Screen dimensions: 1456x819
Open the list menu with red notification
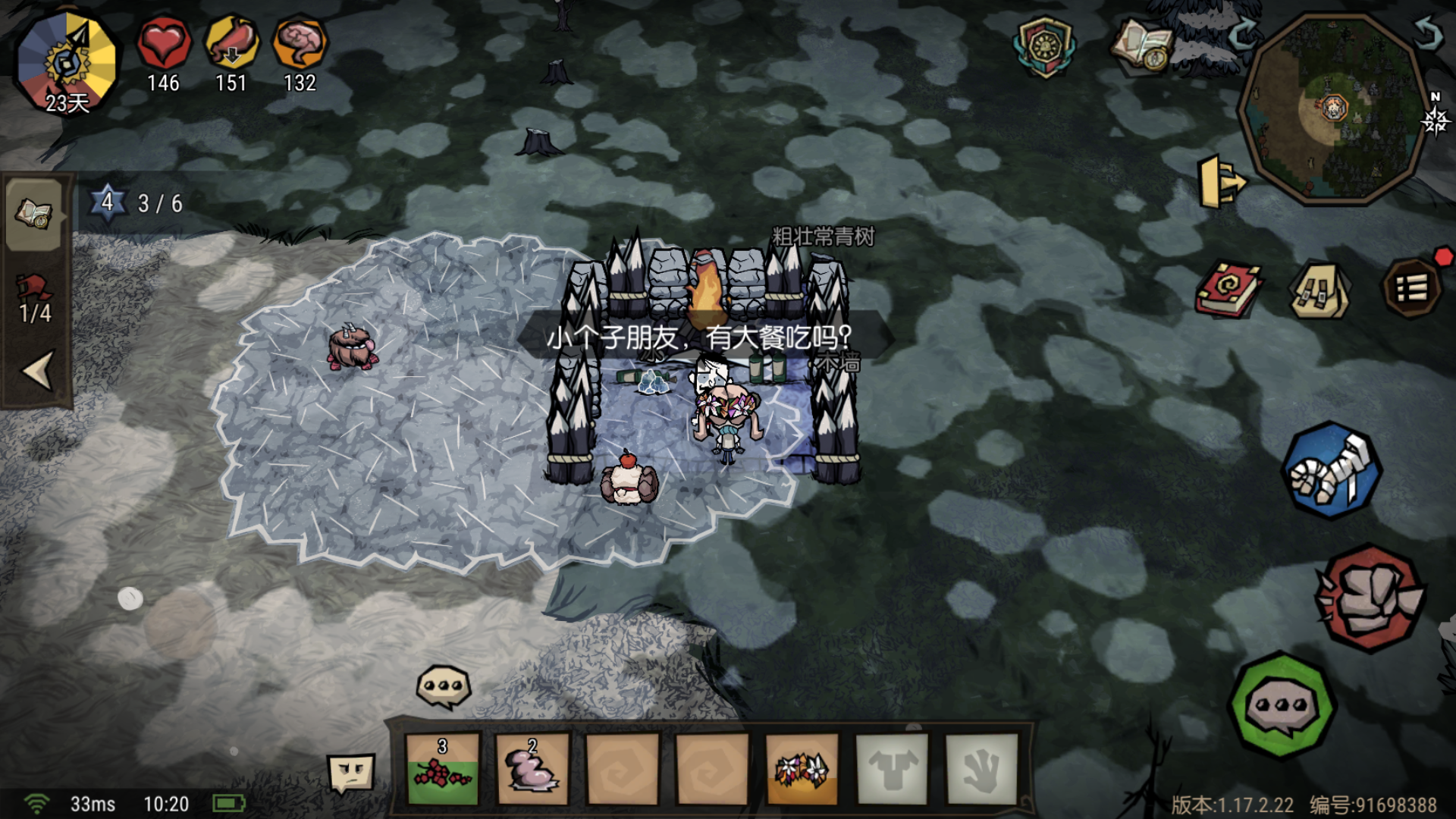tap(1412, 288)
